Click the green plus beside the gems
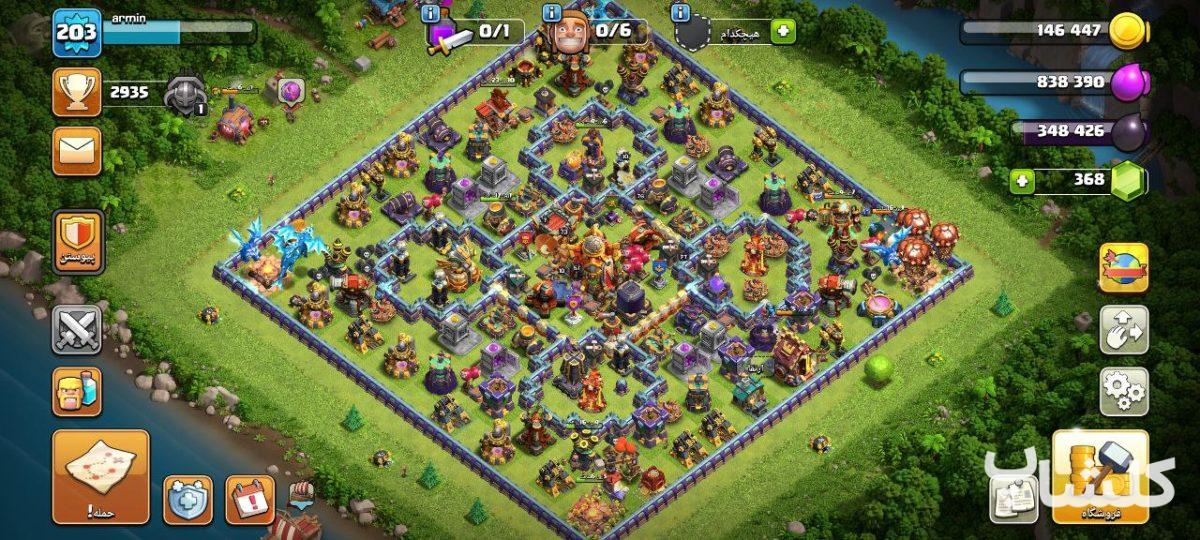1200x540 pixels. coord(1021,181)
